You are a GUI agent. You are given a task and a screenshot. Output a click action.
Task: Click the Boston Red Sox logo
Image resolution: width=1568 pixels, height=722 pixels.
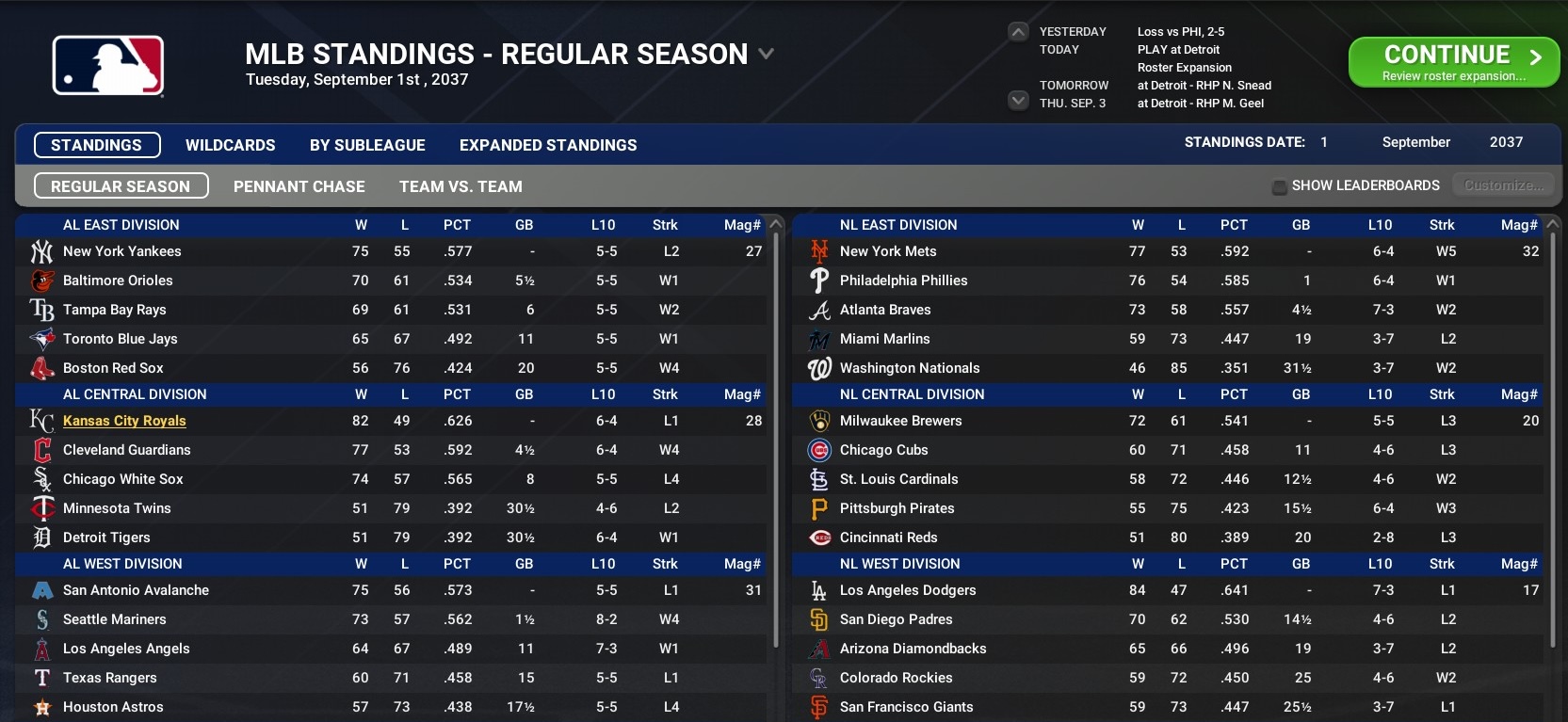(42, 368)
